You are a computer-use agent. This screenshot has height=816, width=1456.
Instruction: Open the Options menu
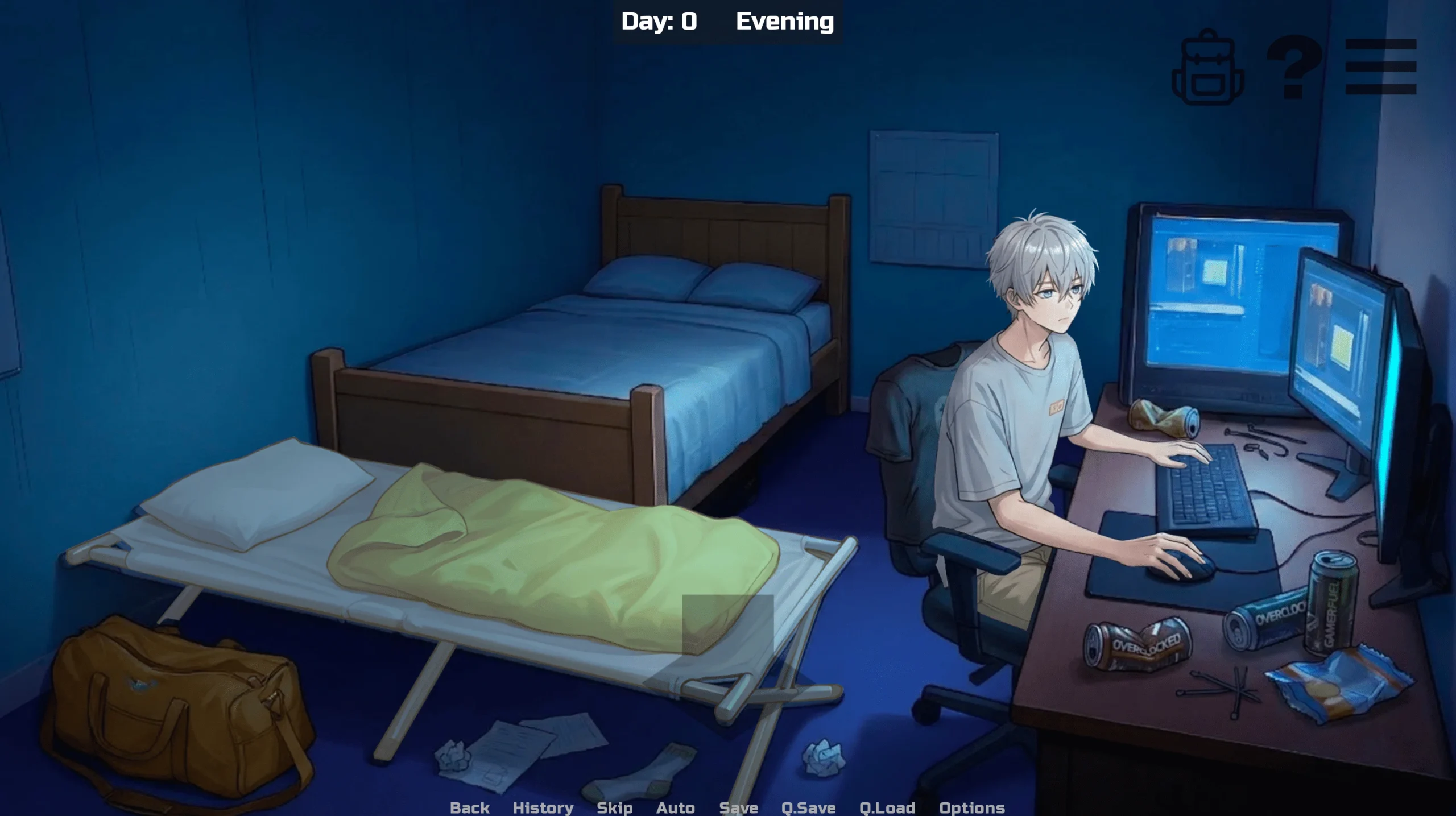tap(971, 807)
